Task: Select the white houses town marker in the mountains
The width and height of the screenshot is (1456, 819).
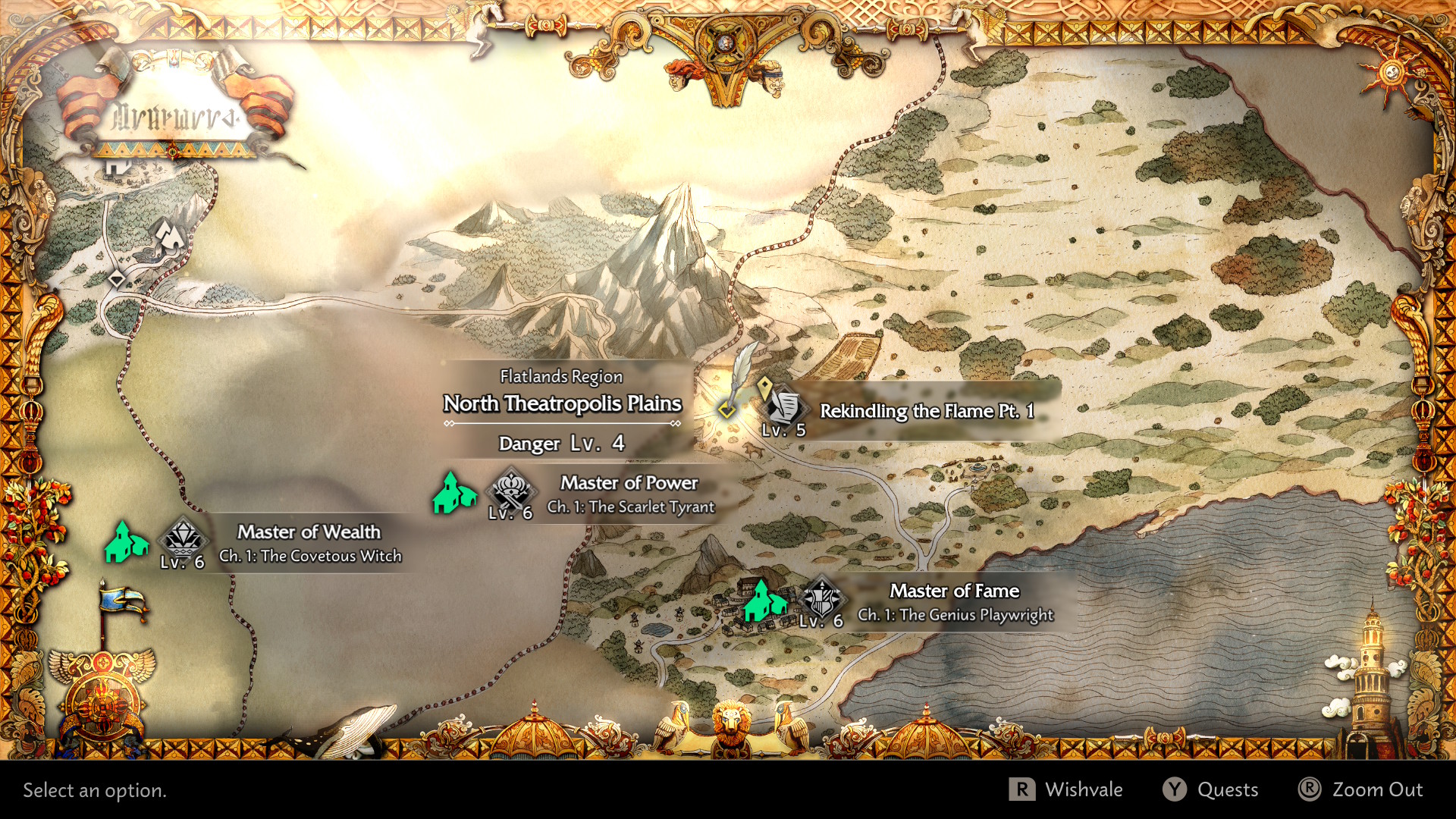Action: click(x=170, y=235)
